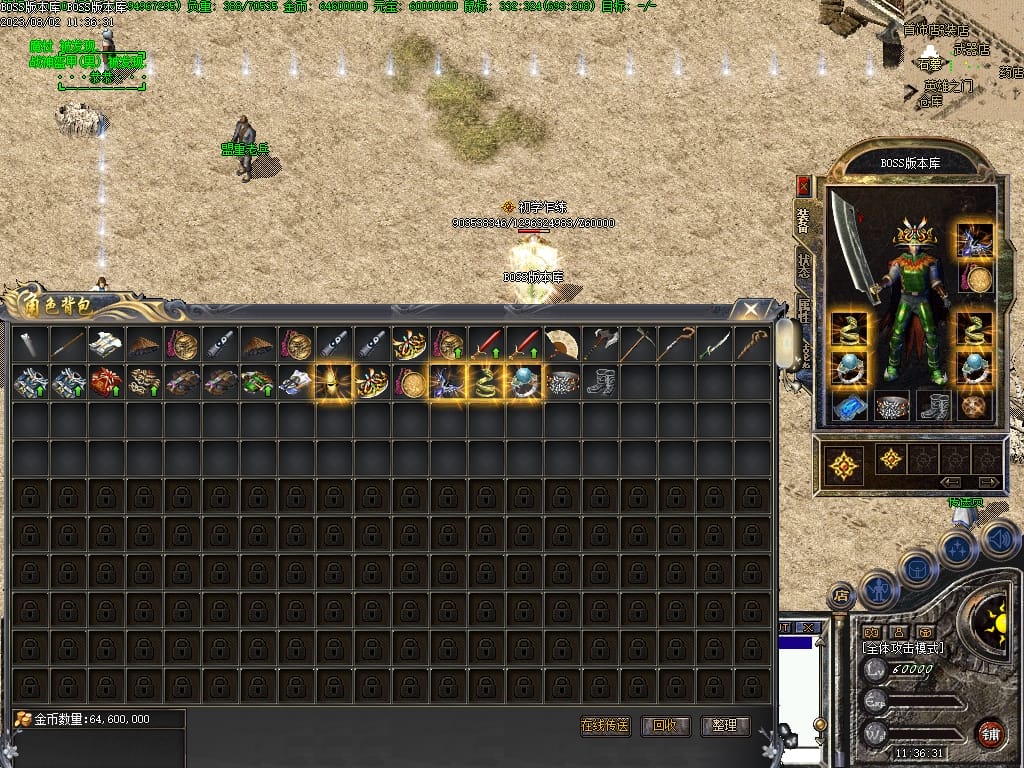Screen dimensions: 1024x768
Task: Select the 装备 equipment tab
Action: [x=803, y=221]
